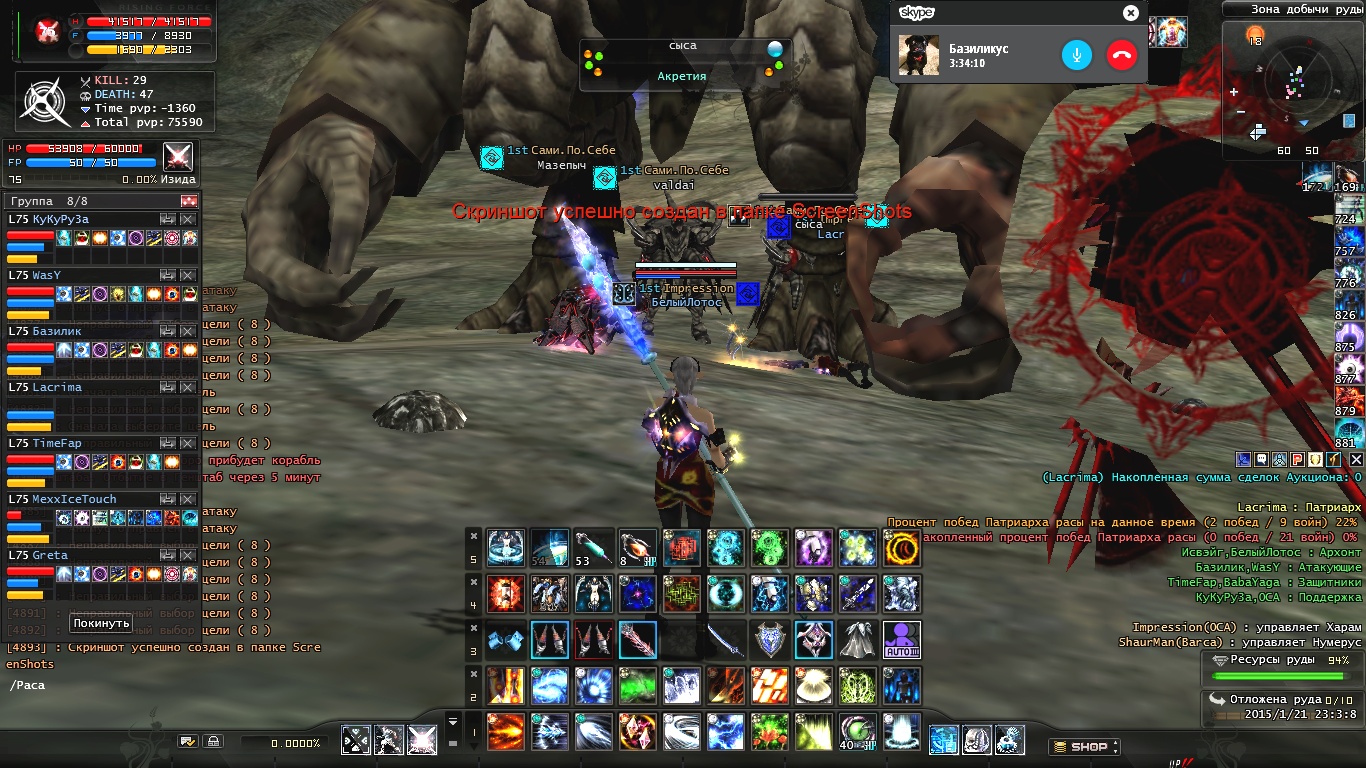1366x768 pixels.
Task: Cast the red flower green skill icon
Action: pos(770,731)
